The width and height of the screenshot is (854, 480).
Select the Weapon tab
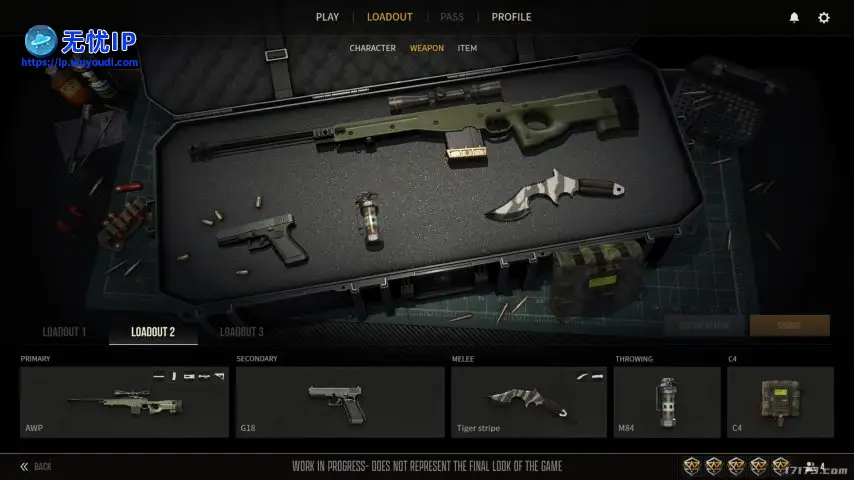coord(427,48)
